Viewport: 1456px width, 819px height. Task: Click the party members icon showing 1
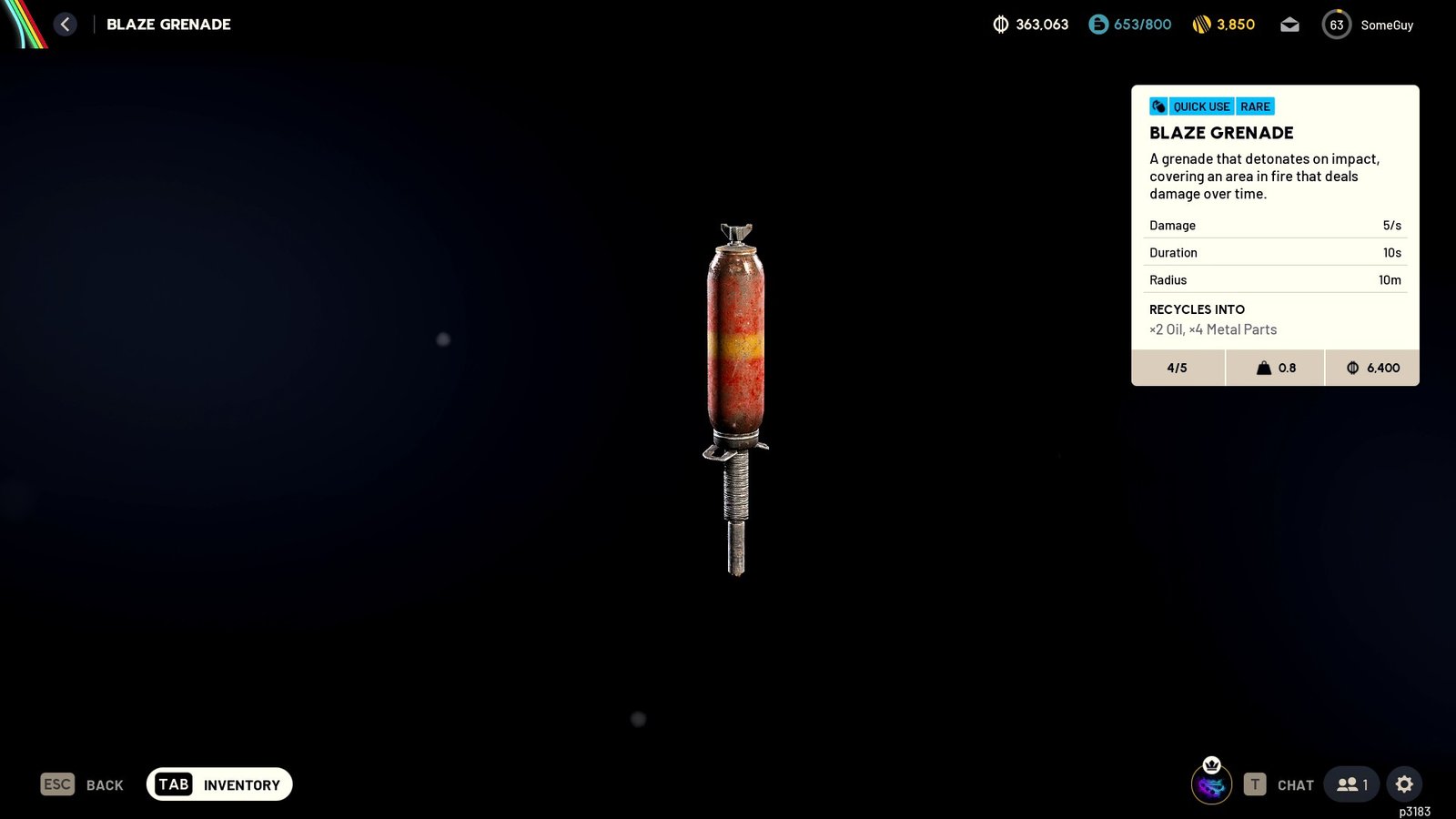pyautogui.click(x=1350, y=784)
